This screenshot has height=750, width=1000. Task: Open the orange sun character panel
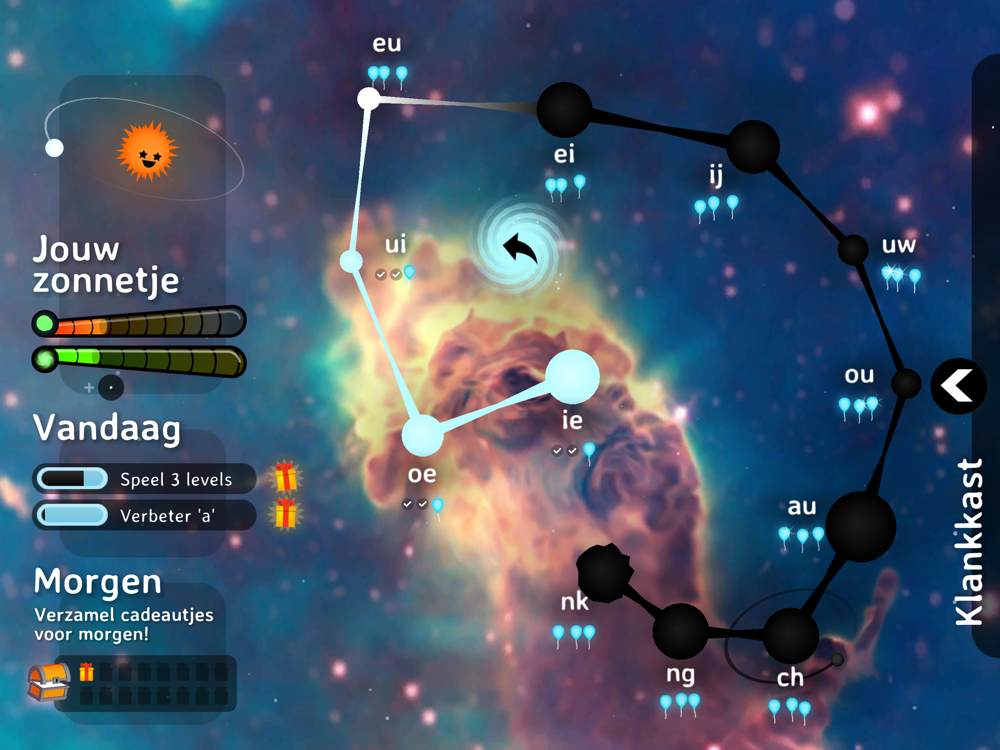coord(146,151)
